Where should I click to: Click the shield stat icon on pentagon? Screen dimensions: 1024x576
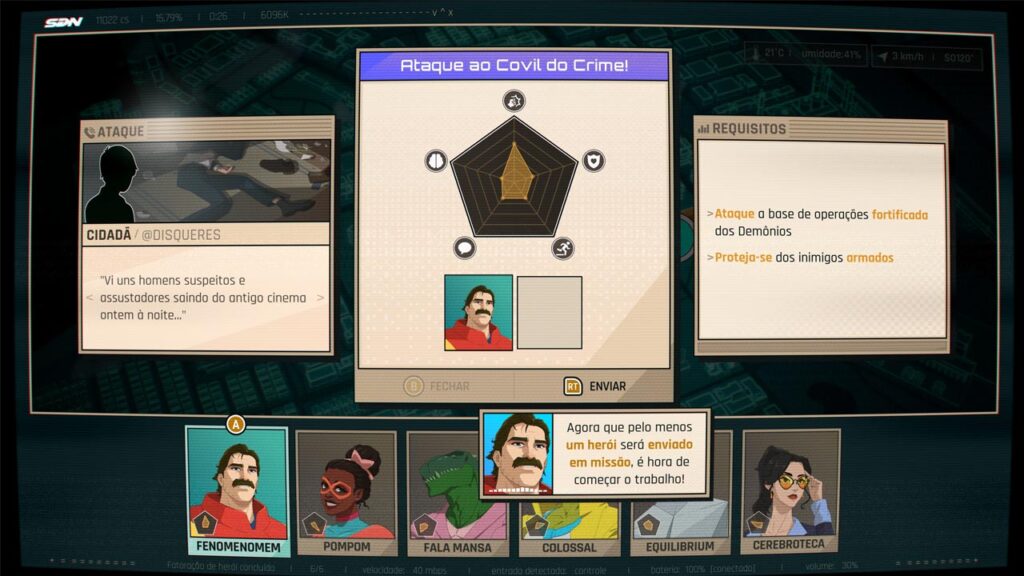point(593,160)
